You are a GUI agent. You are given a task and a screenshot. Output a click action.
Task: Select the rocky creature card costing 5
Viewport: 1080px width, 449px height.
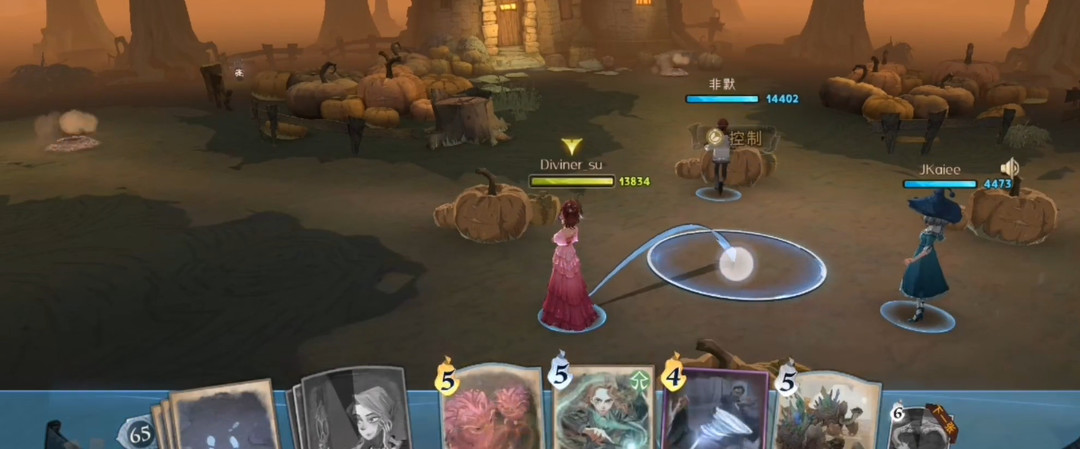[x=828, y=412]
